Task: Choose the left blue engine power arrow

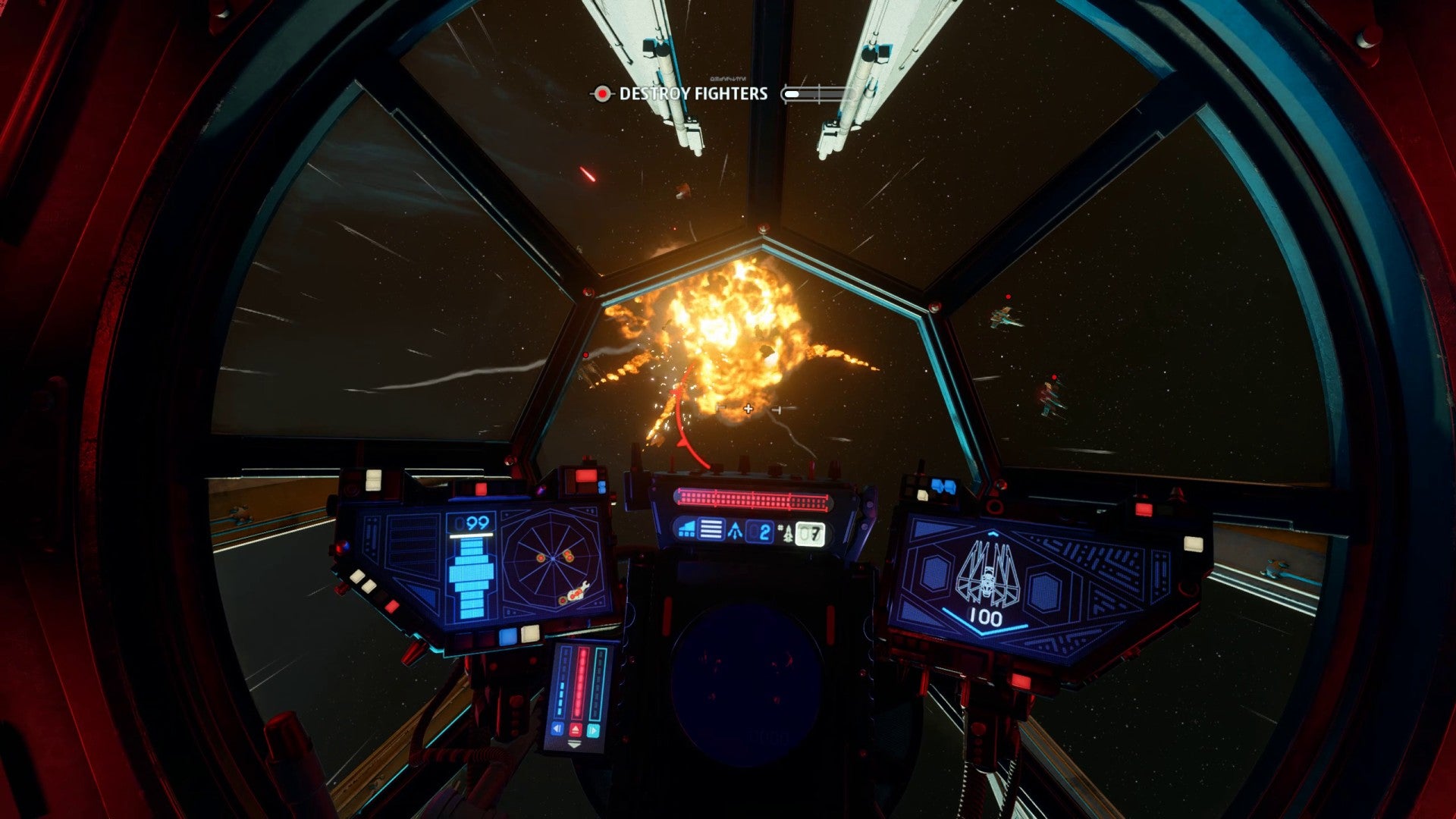Action: (557, 730)
